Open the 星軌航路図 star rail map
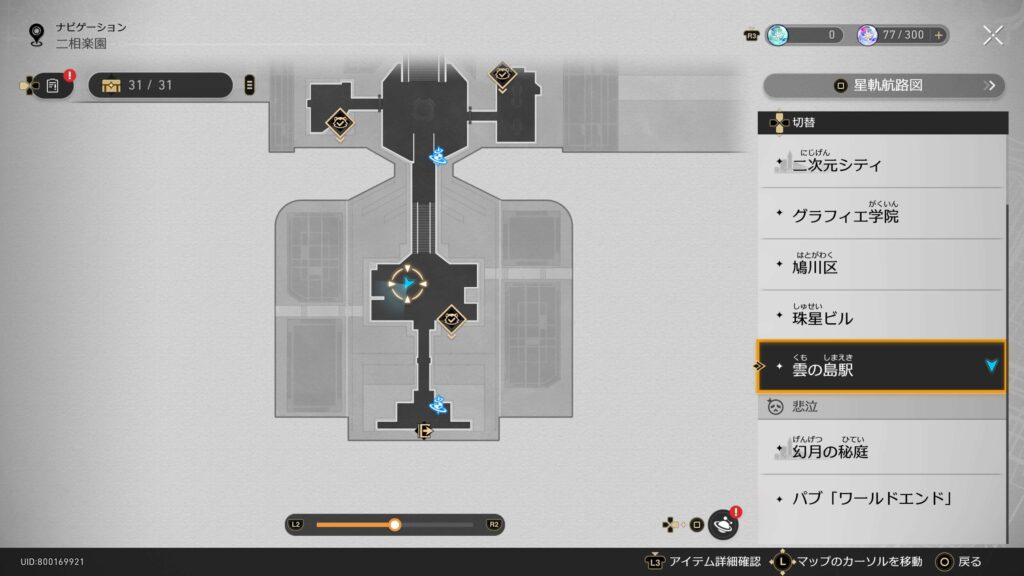The width and height of the screenshot is (1024, 576). click(882, 85)
